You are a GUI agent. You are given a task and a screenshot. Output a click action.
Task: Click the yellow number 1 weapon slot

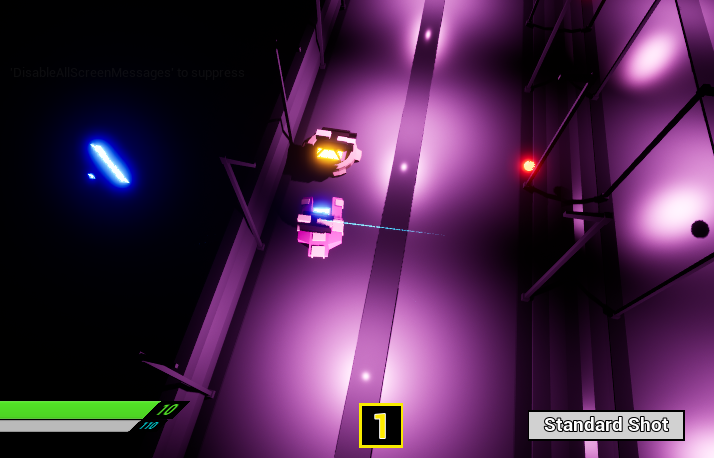(381, 426)
